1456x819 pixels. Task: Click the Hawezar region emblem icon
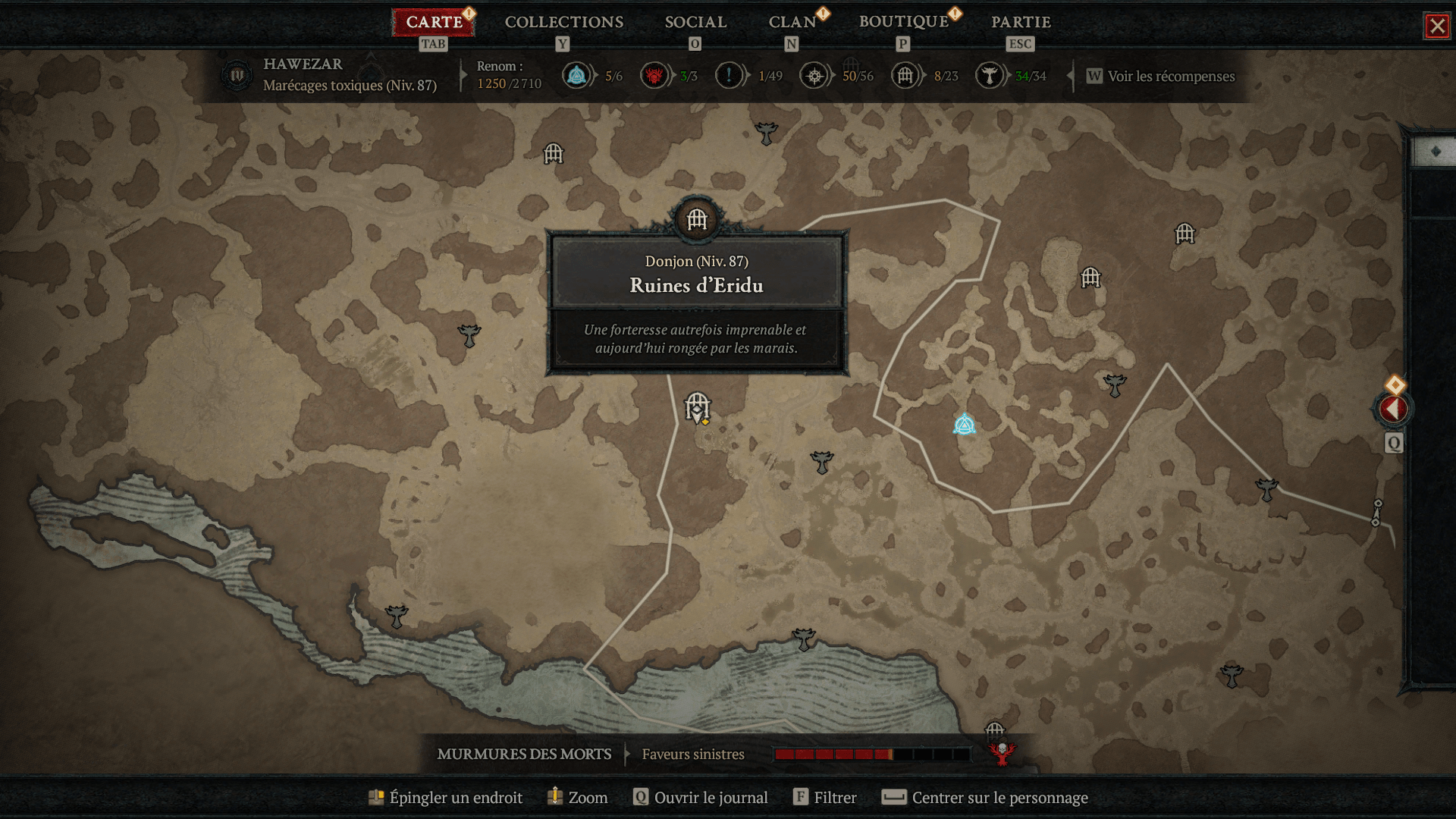click(237, 75)
